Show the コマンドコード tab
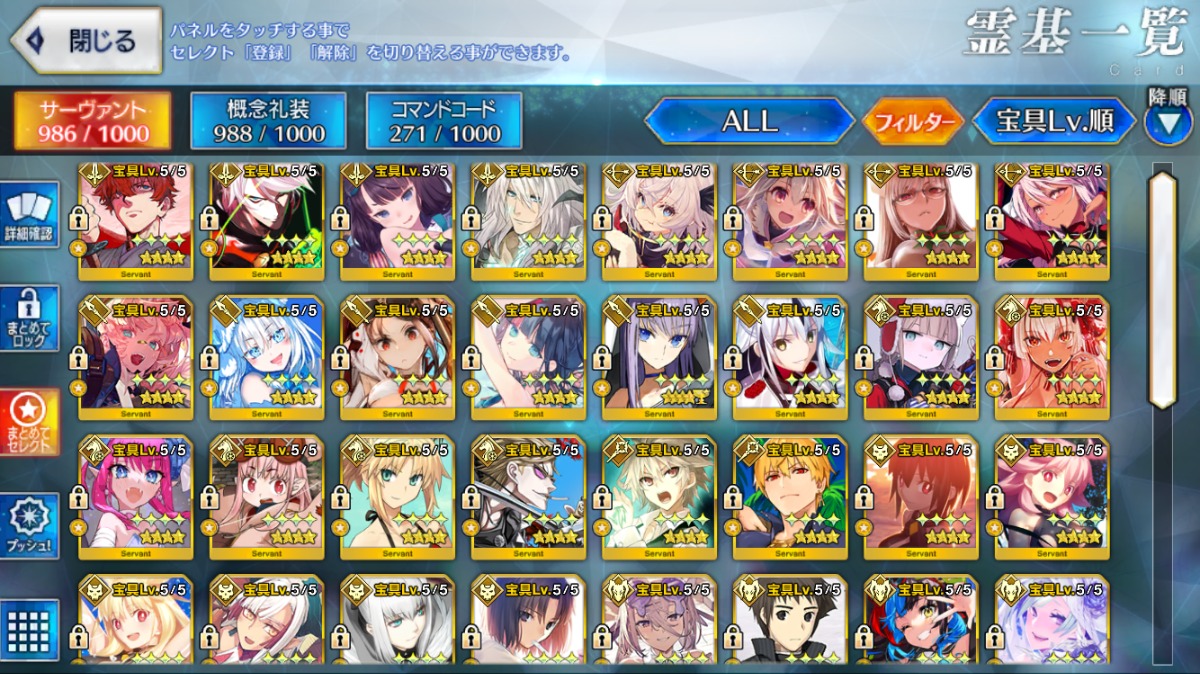The height and width of the screenshot is (674, 1200). 443,121
